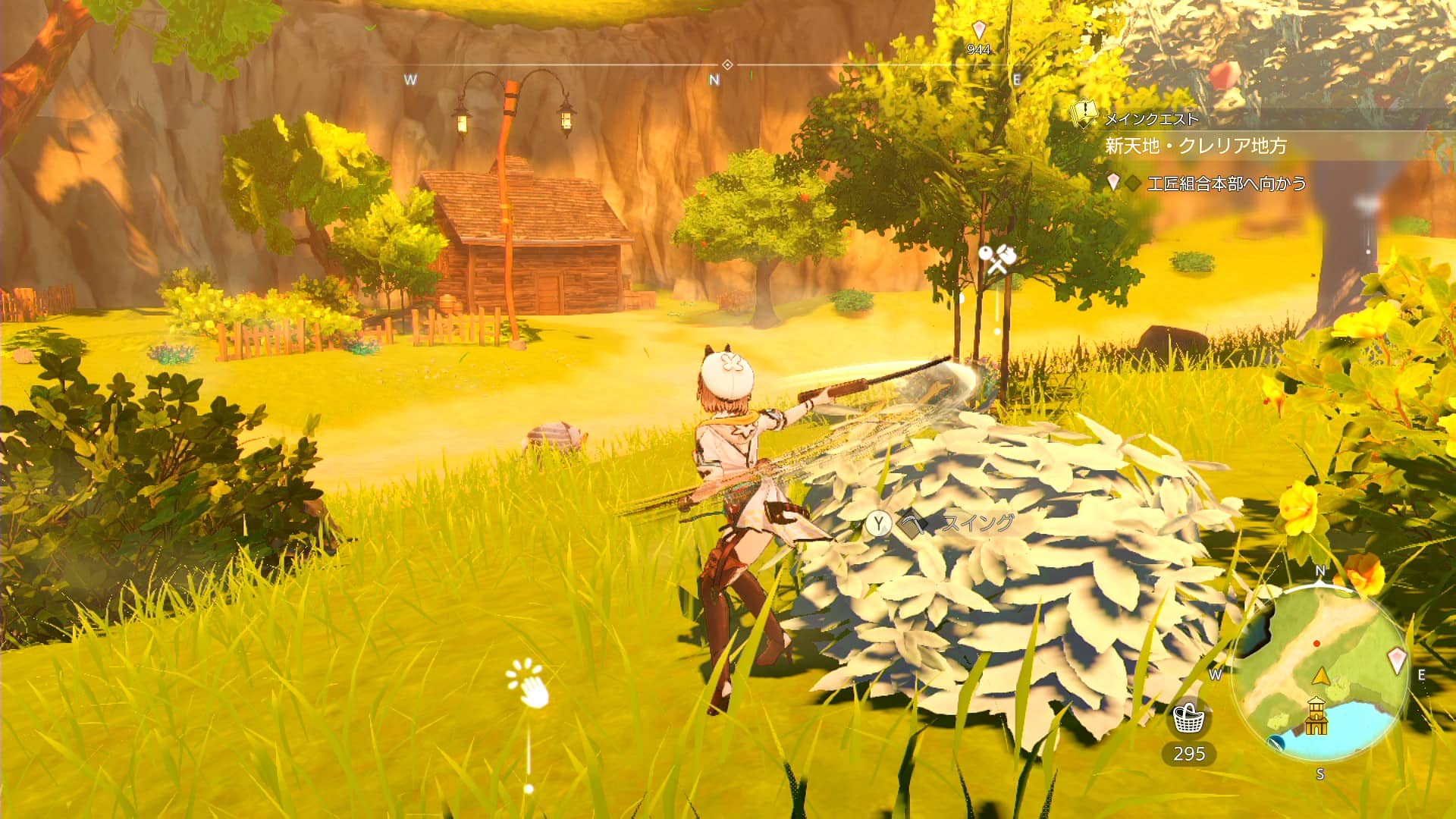Select the main quest tracker title
This screenshot has height=819, width=1456.
click(1196, 146)
